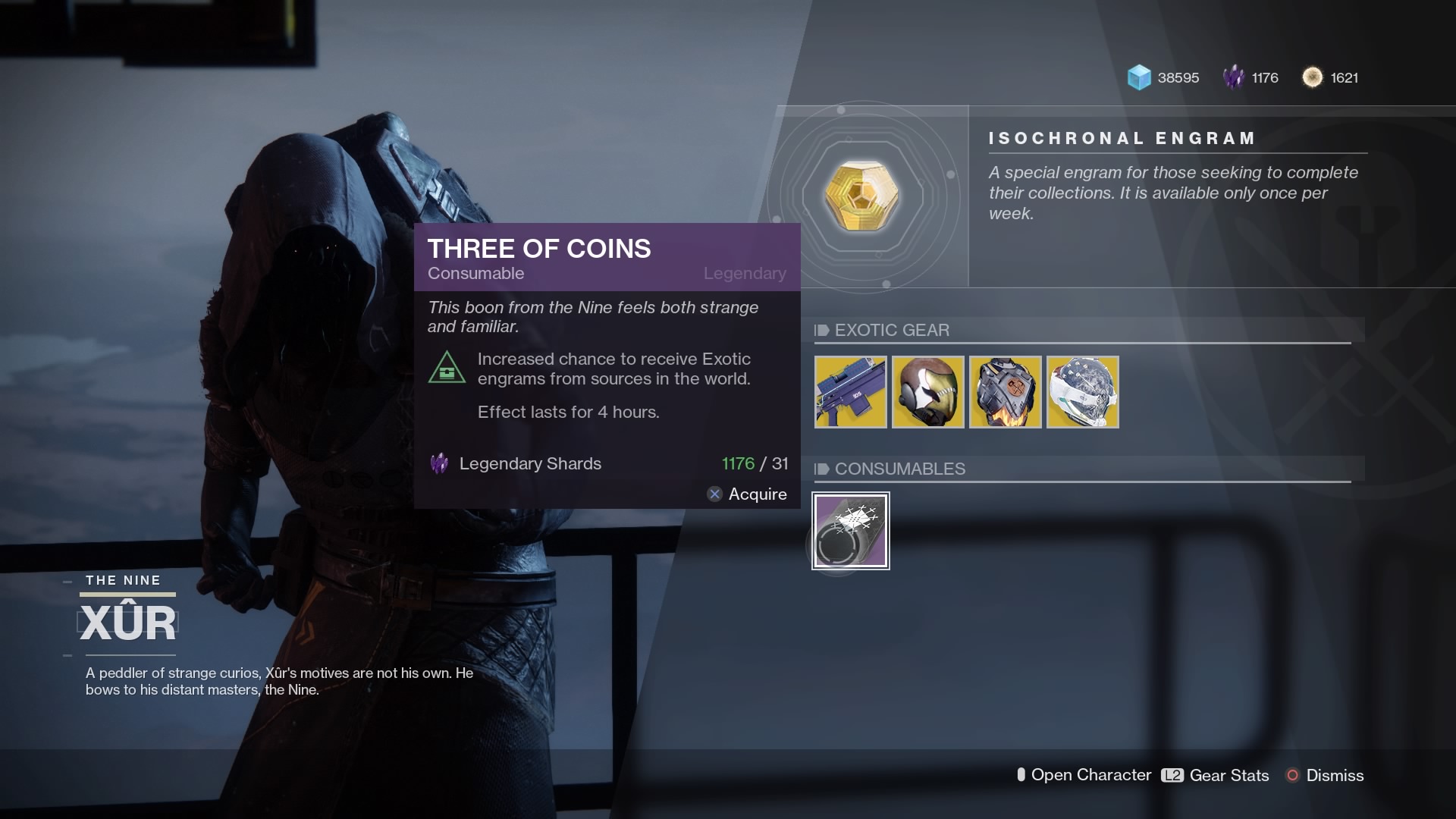Select the Exotic Gear section header marker
The height and width of the screenshot is (819, 1456).
(821, 330)
